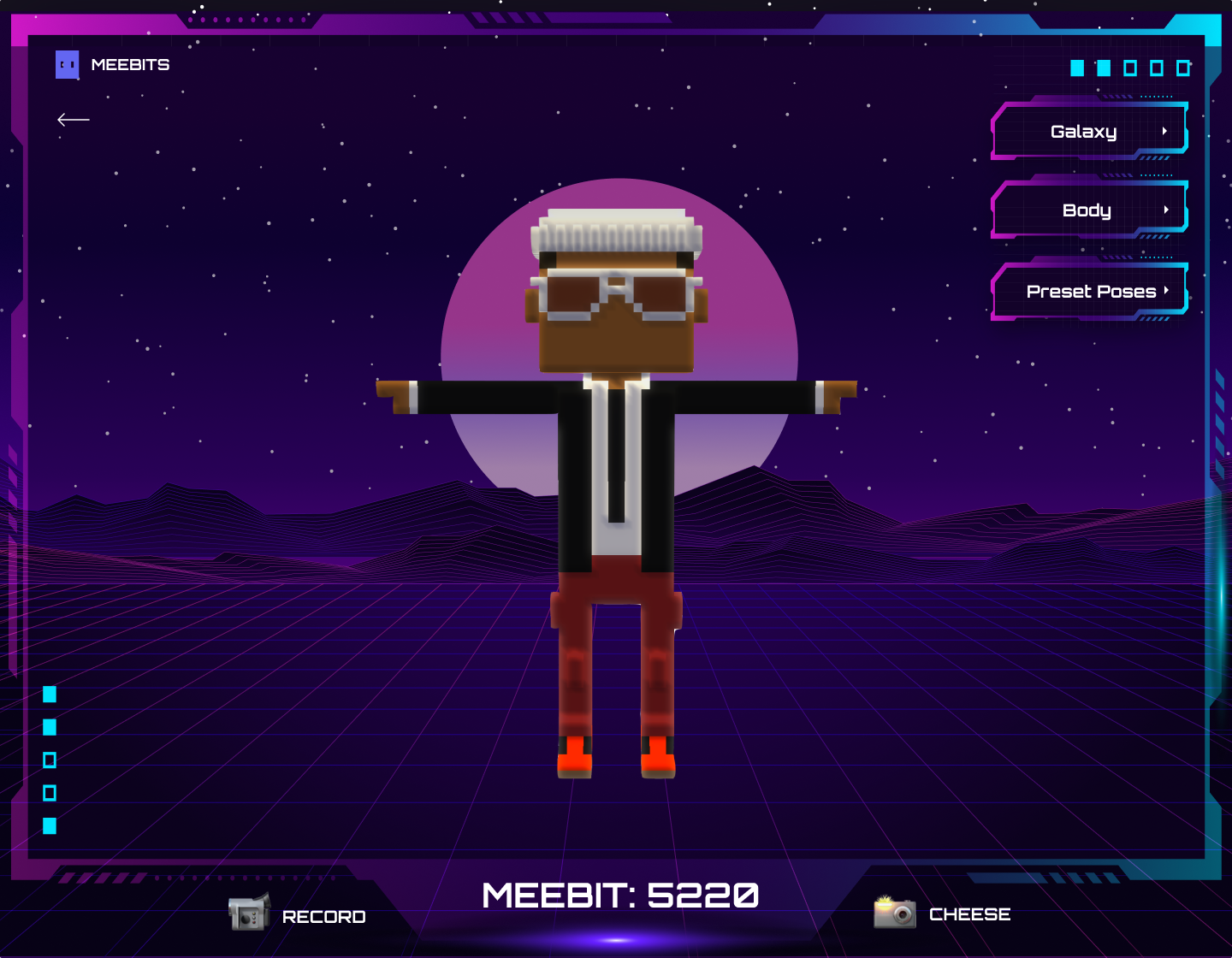Select the Record video camera icon

249,914
